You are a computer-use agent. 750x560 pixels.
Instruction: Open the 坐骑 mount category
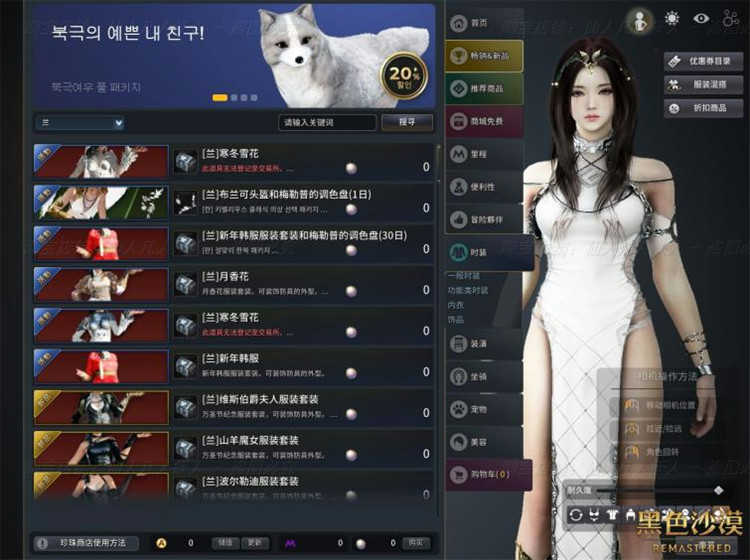(x=483, y=376)
